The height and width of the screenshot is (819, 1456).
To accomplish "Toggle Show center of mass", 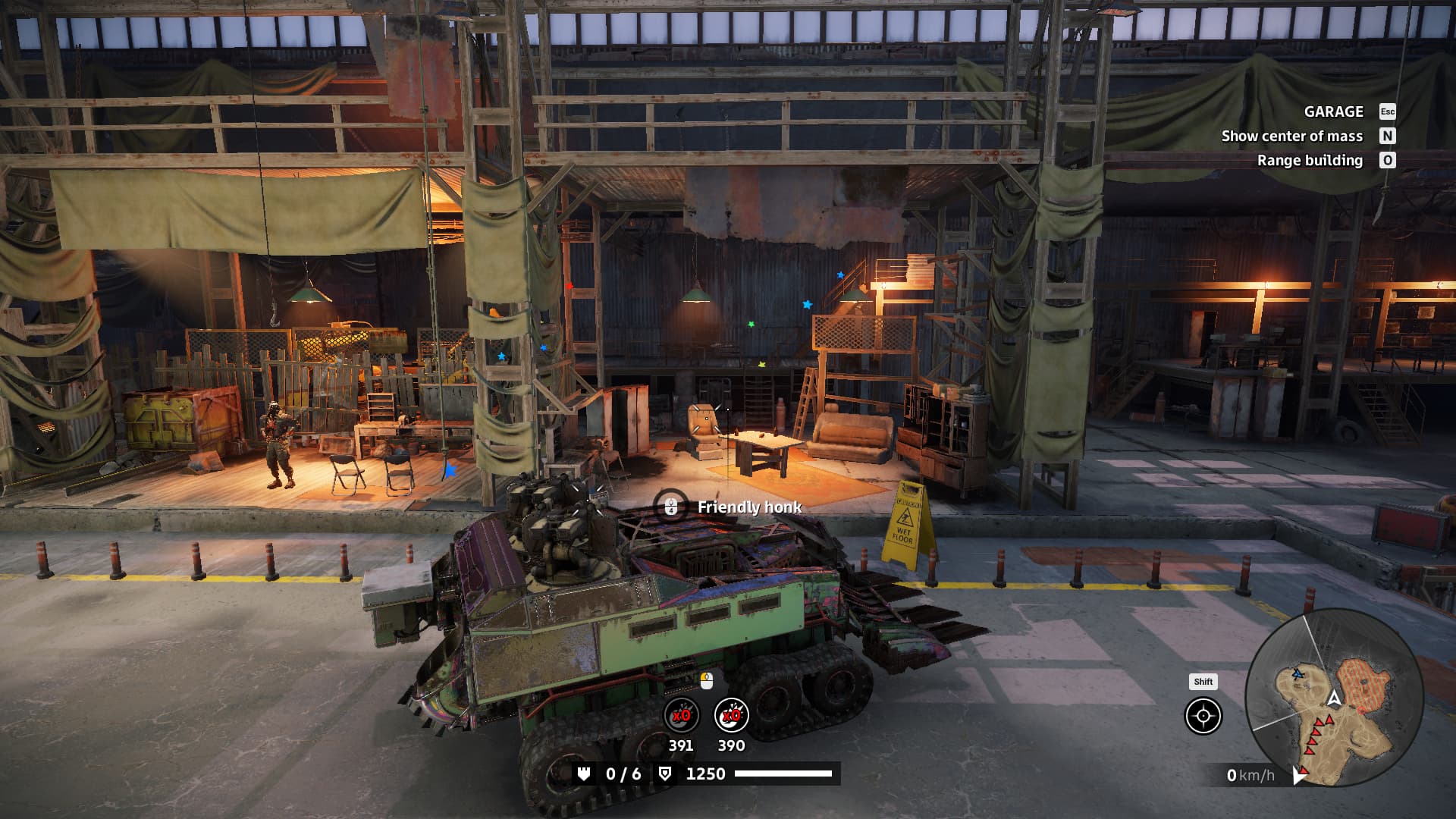I will [1292, 136].
